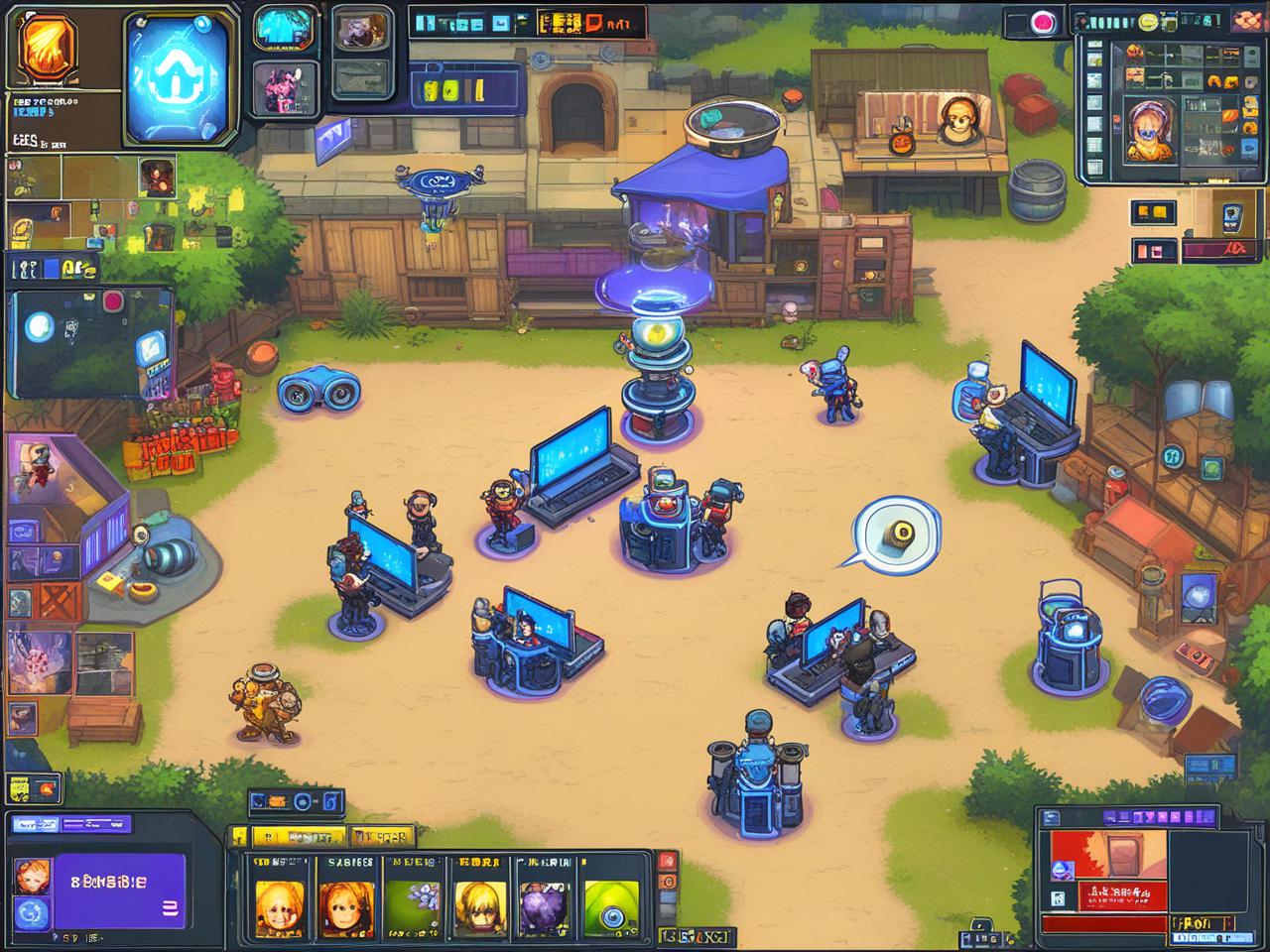Click the top-right orange cluster icon
This screenshot has width=1270, height=952.
(1248, 20)
